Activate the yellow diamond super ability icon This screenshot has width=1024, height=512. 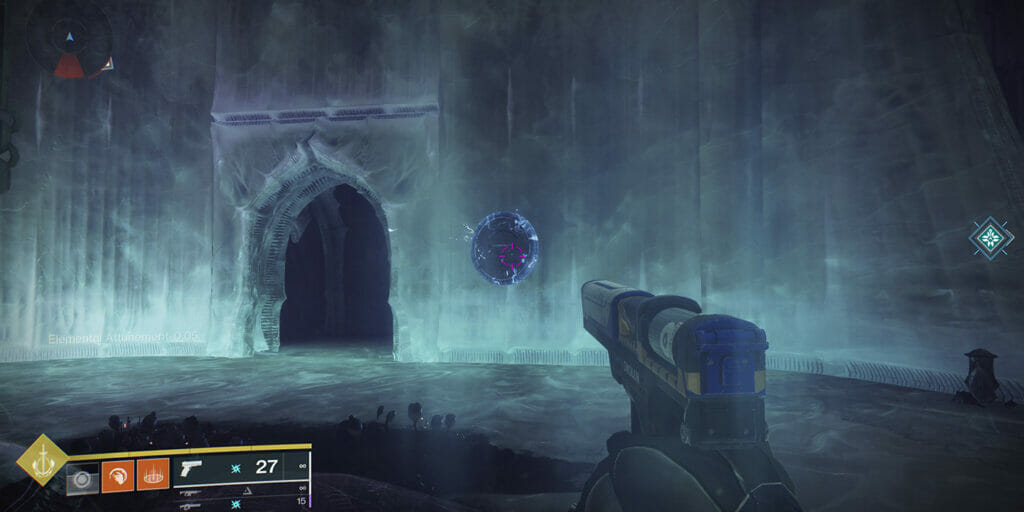point(42,460)
